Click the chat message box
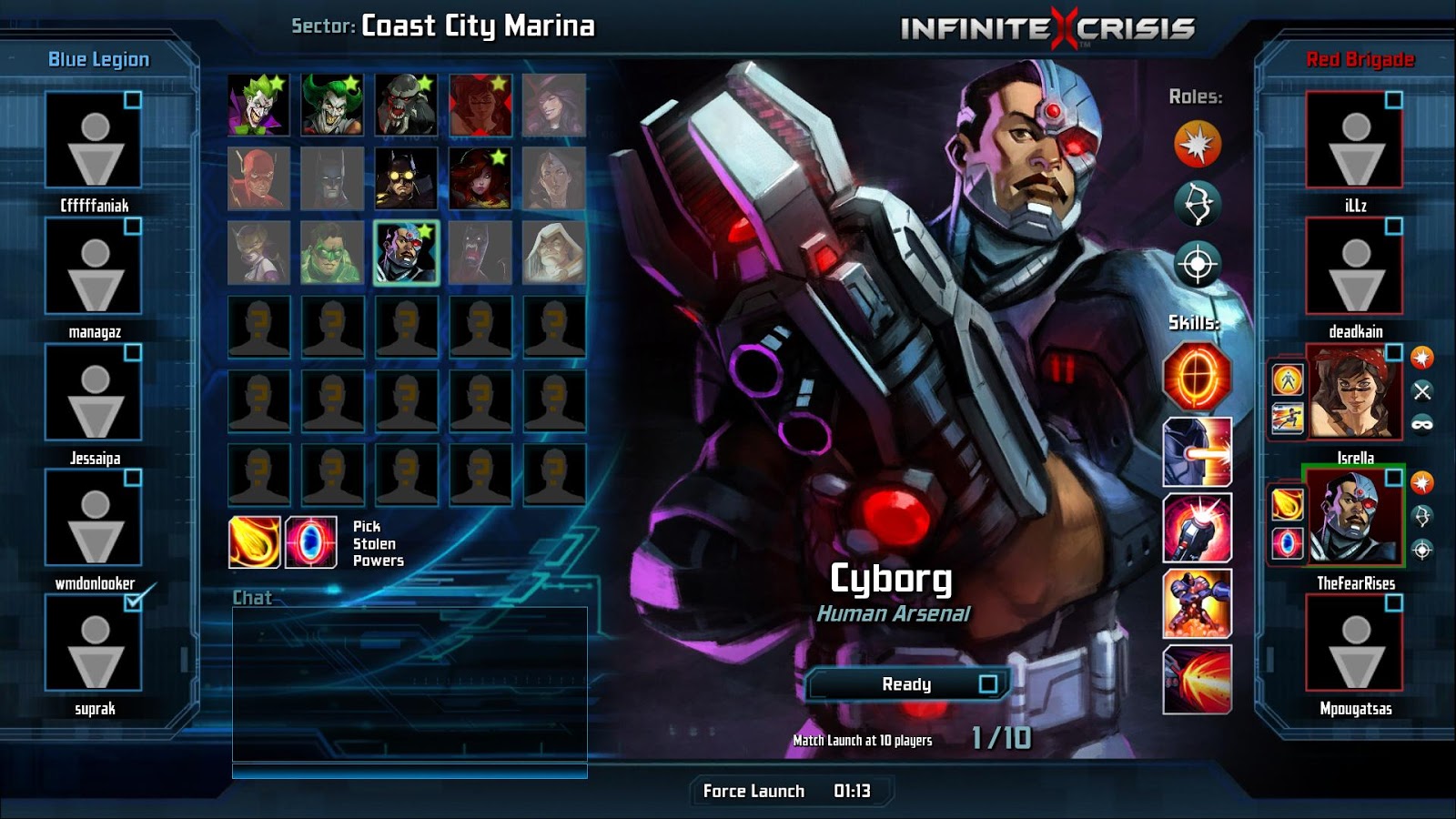Screen dimensions: 1456x819 click(x=409, y=682)
